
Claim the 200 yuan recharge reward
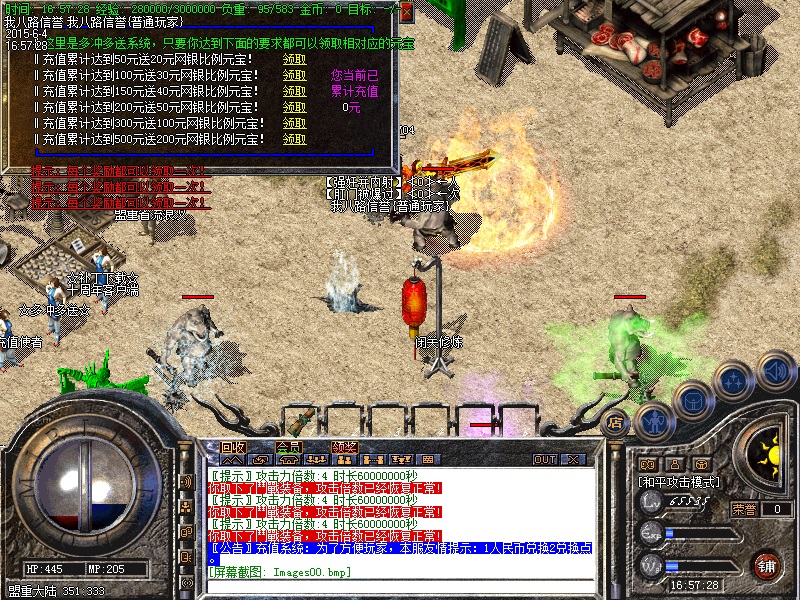(293, 107)
